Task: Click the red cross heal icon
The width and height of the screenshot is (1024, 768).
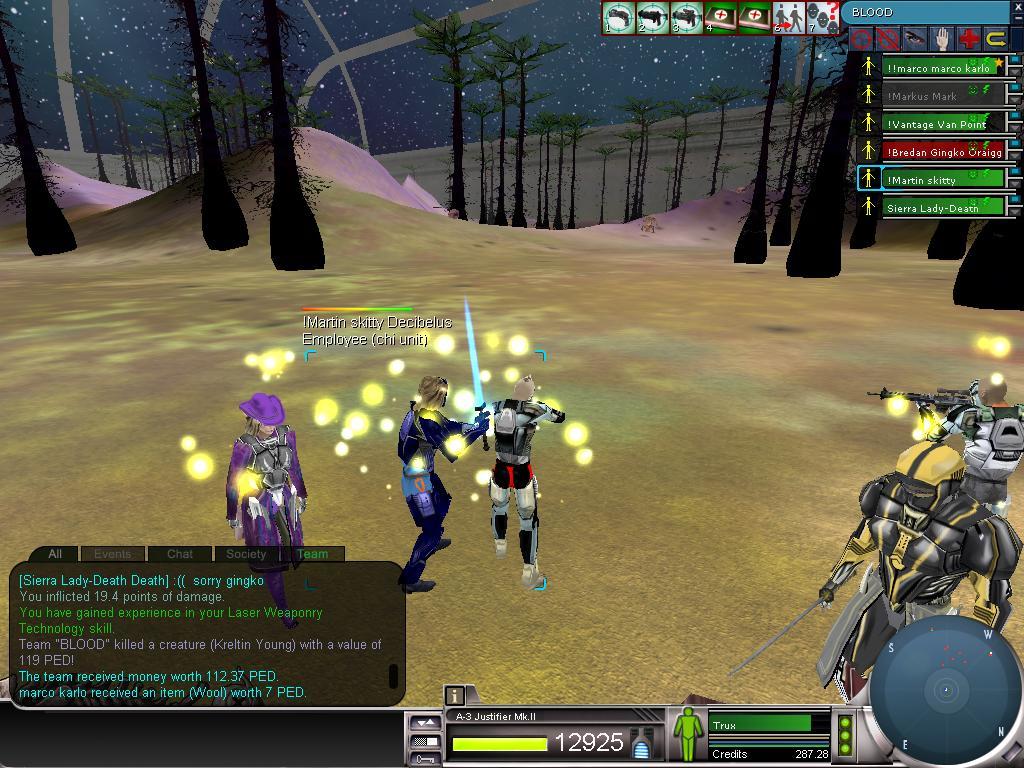Action: [968, 39]
